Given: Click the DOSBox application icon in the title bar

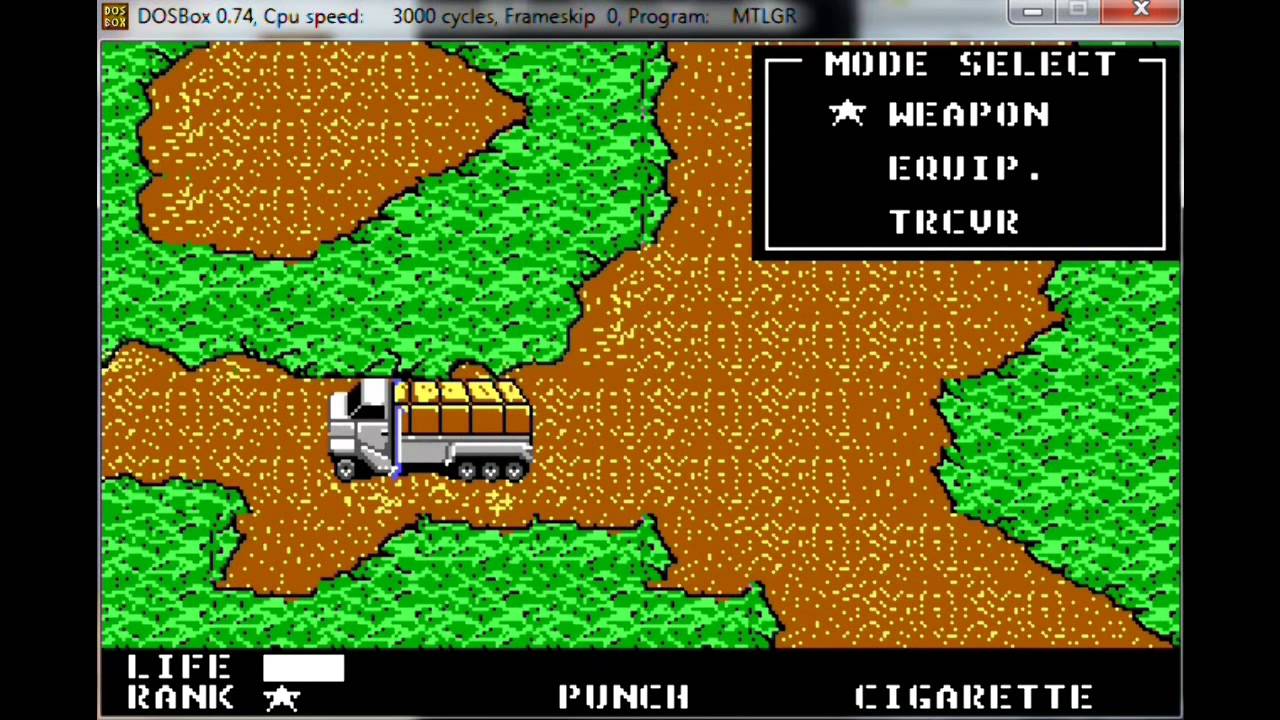Looking at the screenshot, I should click(114, 14).
